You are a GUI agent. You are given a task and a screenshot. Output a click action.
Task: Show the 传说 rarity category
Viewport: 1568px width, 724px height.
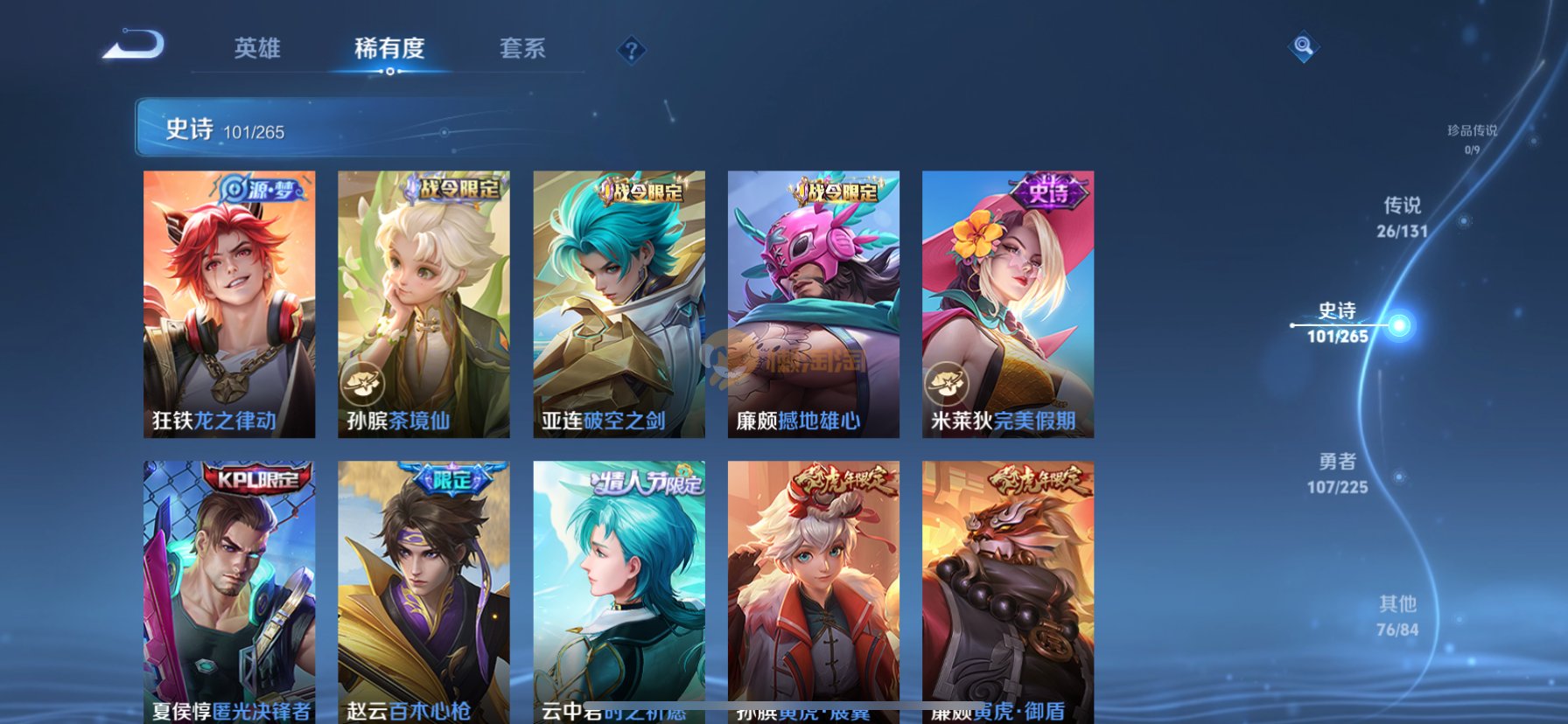(1402, 216)
